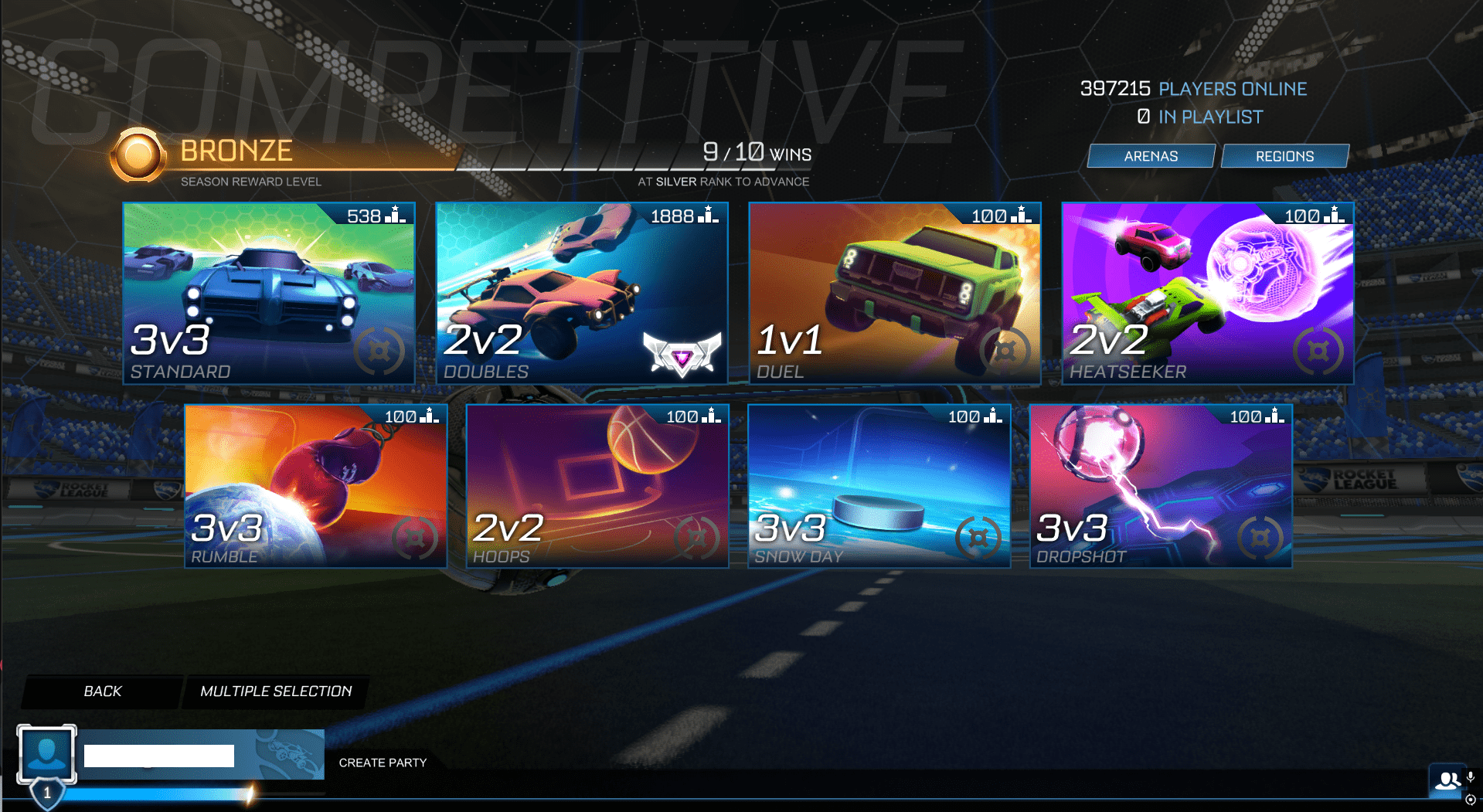Switch to Multiple Selection mode

coord(276,691)
